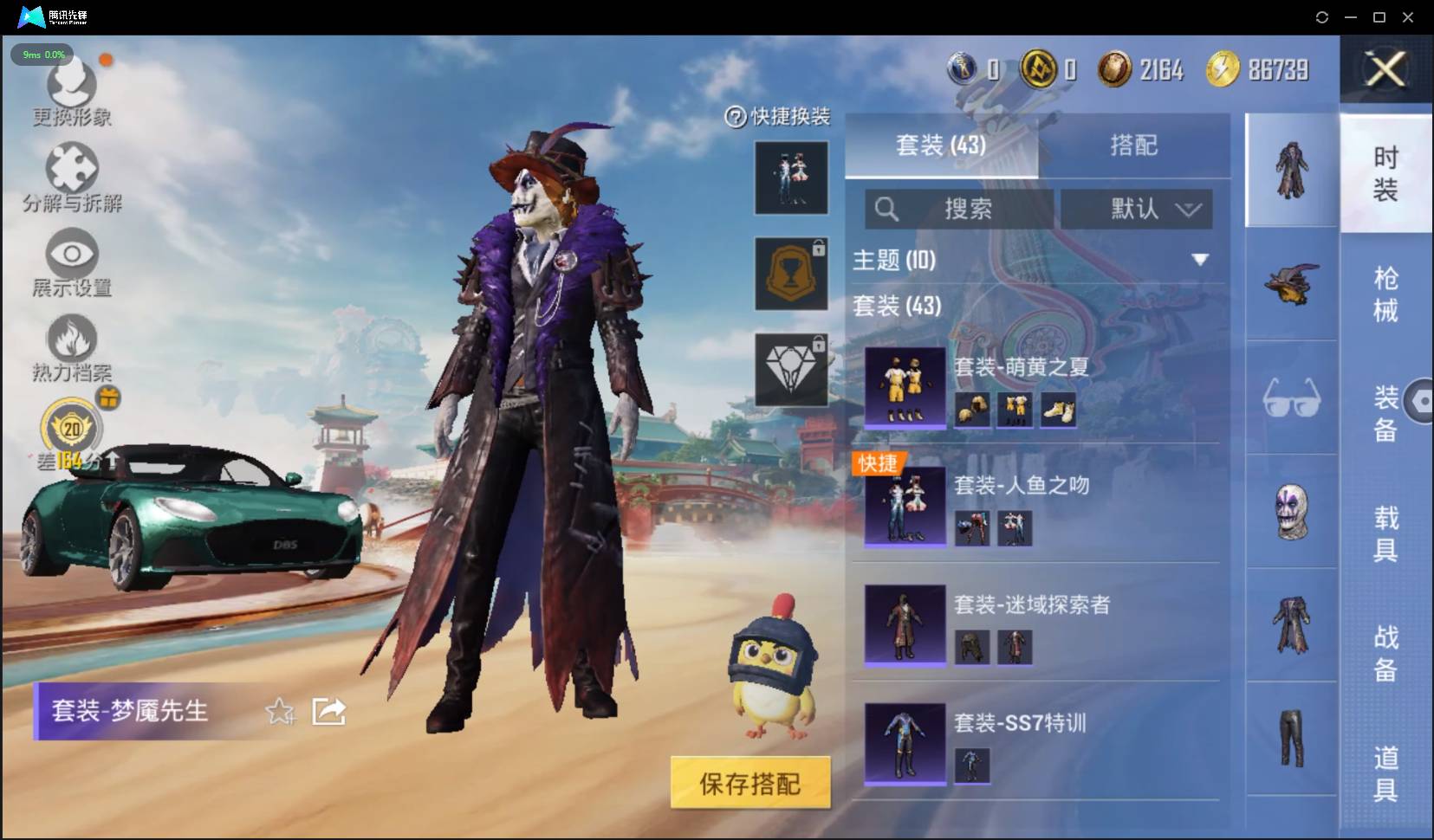Select the locked trophy outfit slot
Screen dimensions: 1434x840
792,273
